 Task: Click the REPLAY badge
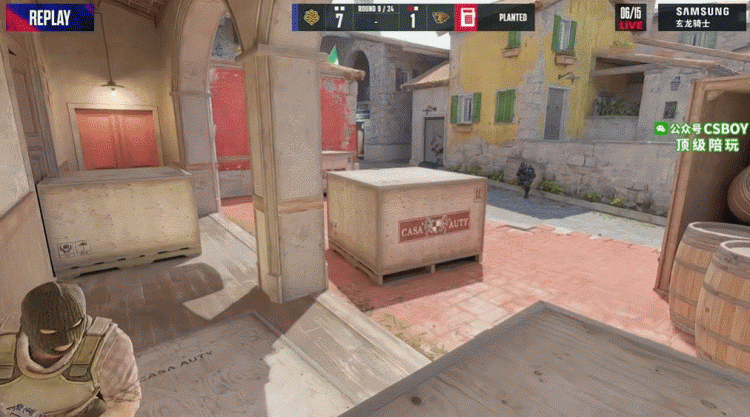point(49,17)
